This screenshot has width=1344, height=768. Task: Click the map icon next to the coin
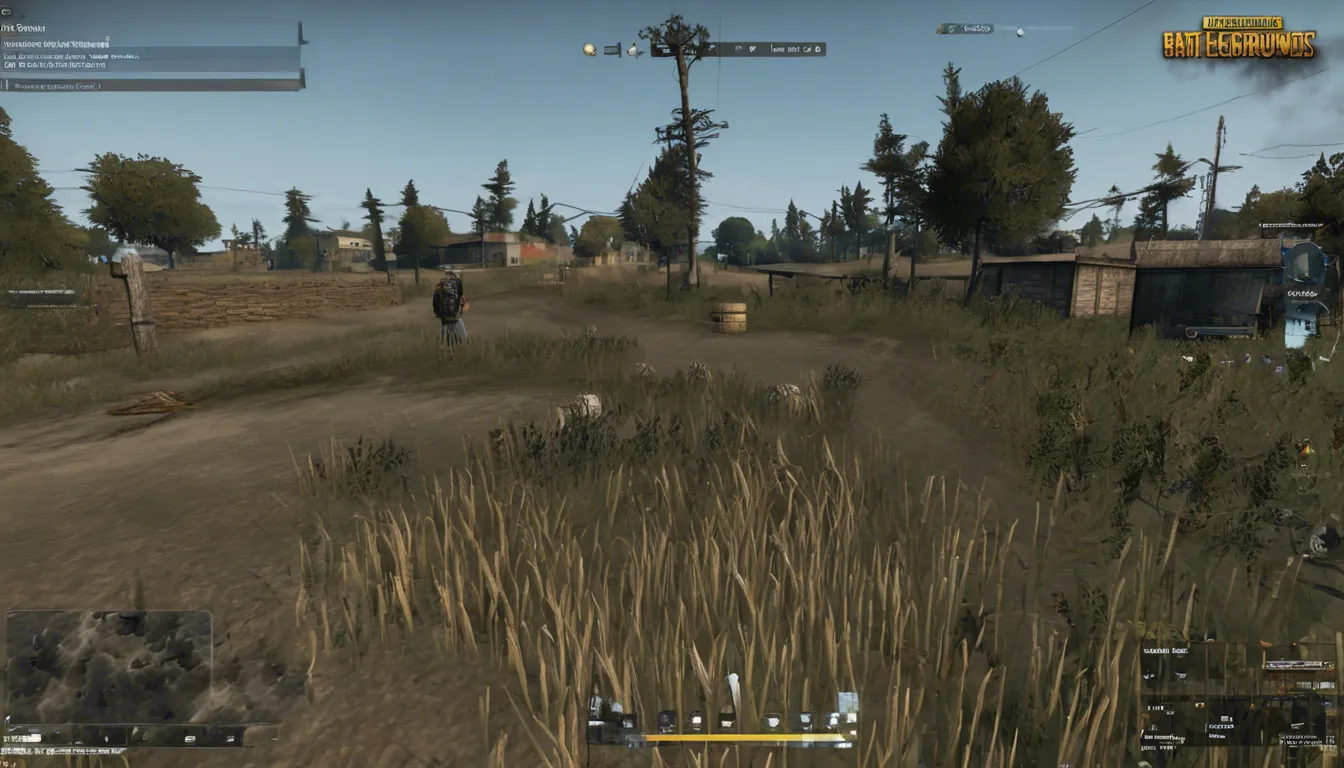[611, 48]
